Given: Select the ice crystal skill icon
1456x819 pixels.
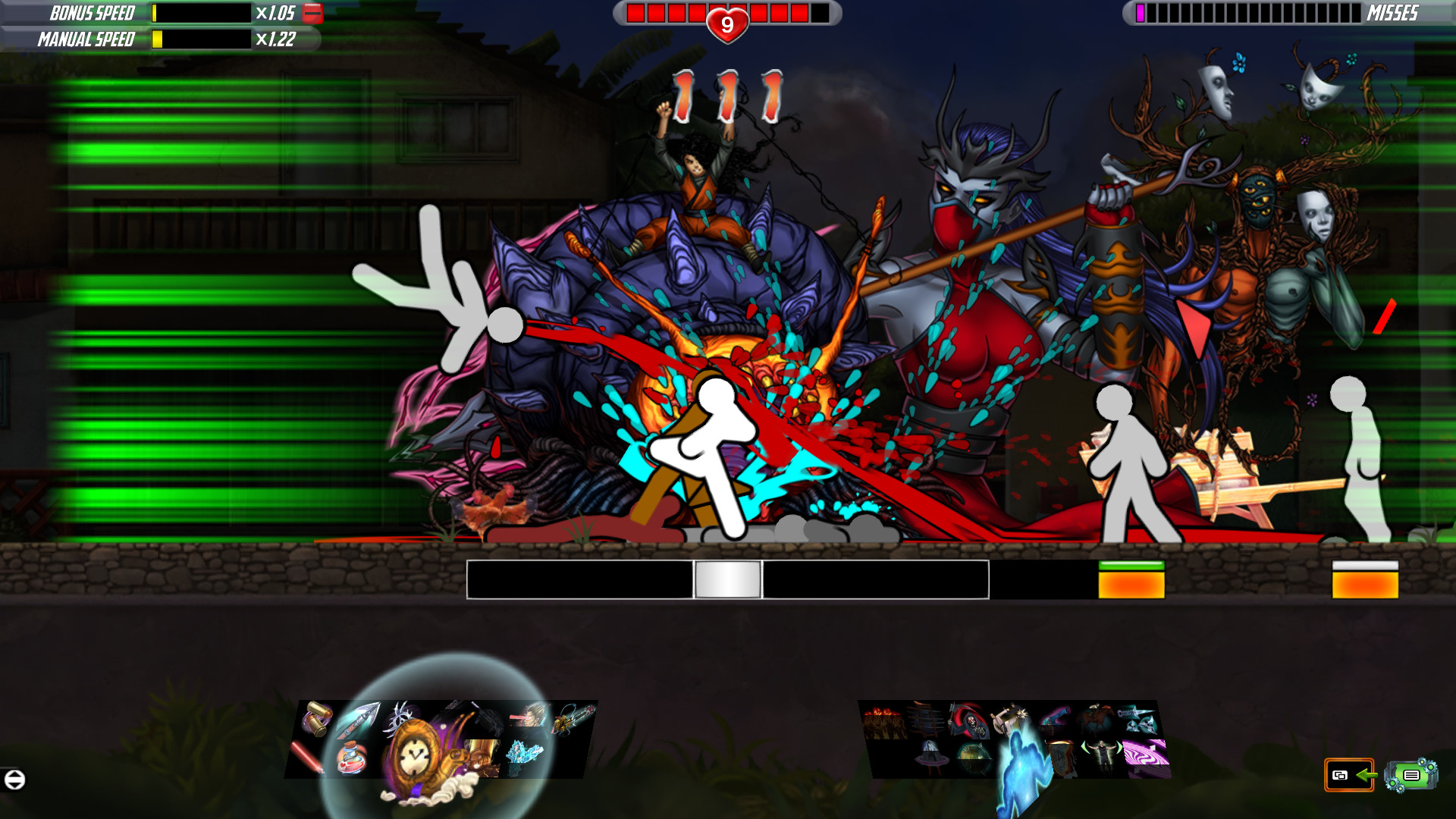Looking at the screenshot, I should click(525, 753).
